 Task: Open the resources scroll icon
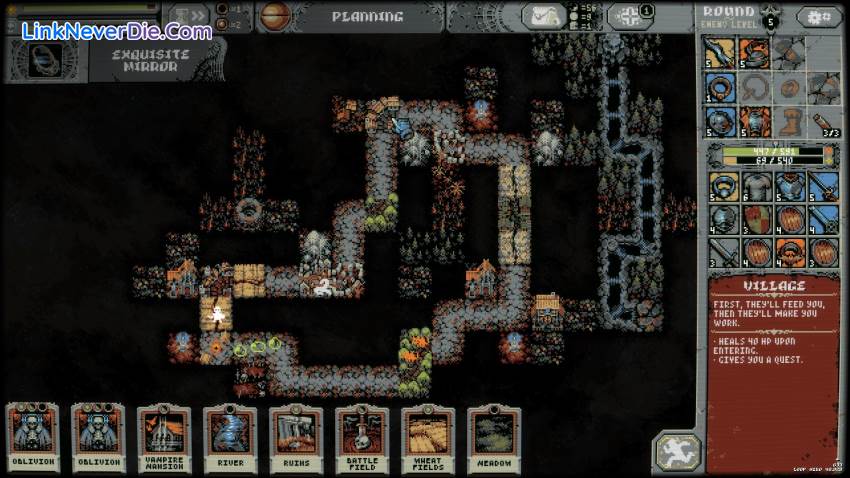click(545, 17)
